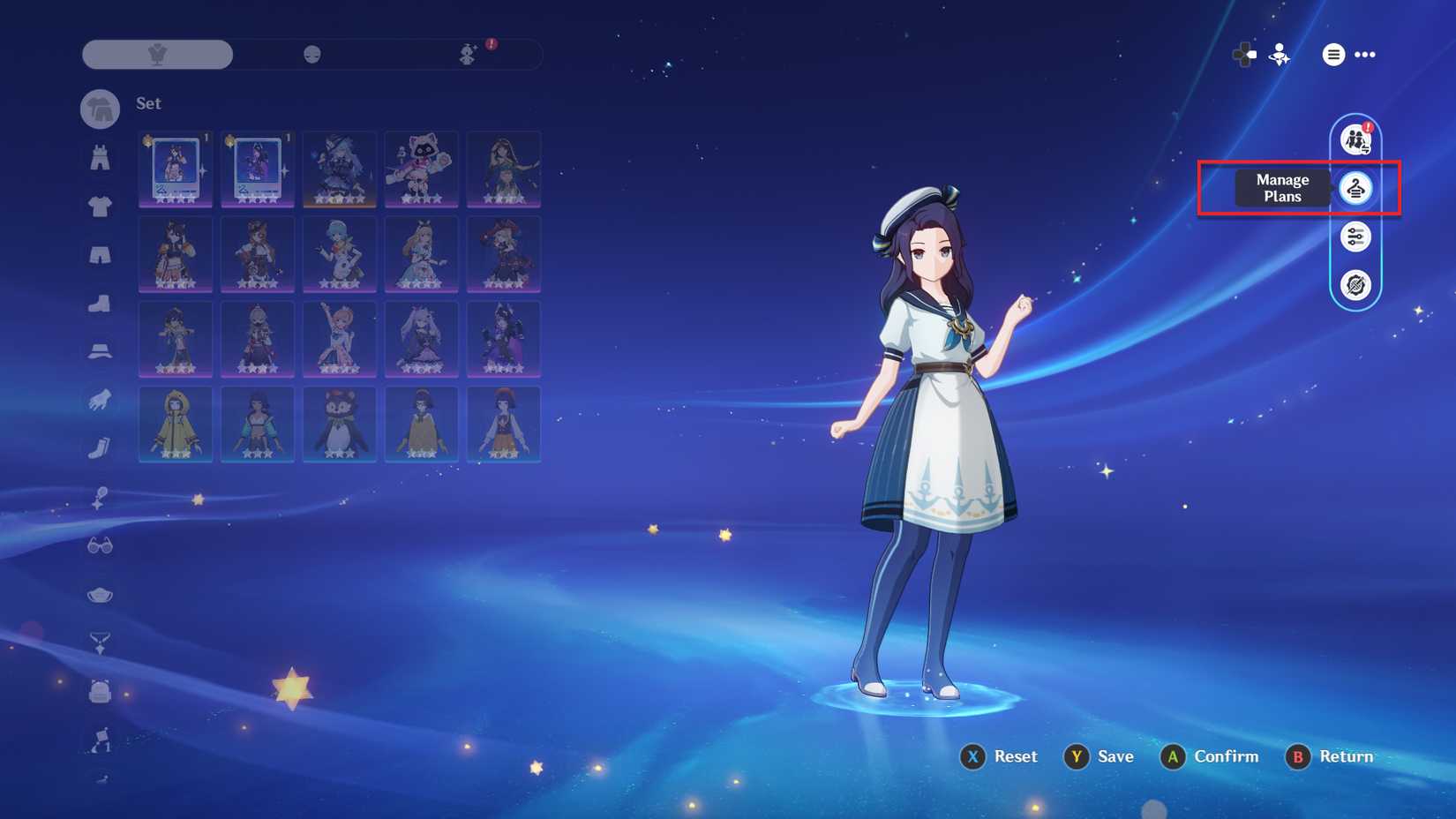Select the yellow raincoat outfit thumbnail
The width and height of the screenshot is (1456, 819).
(175, 424)
